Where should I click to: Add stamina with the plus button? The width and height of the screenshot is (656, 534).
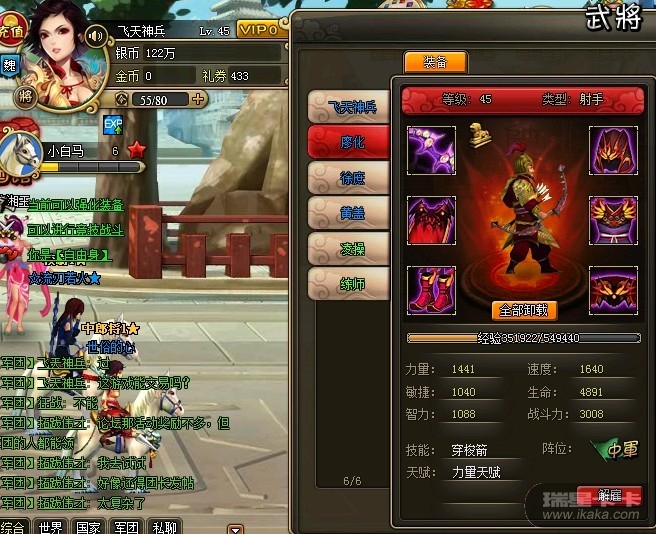point(198,99)
